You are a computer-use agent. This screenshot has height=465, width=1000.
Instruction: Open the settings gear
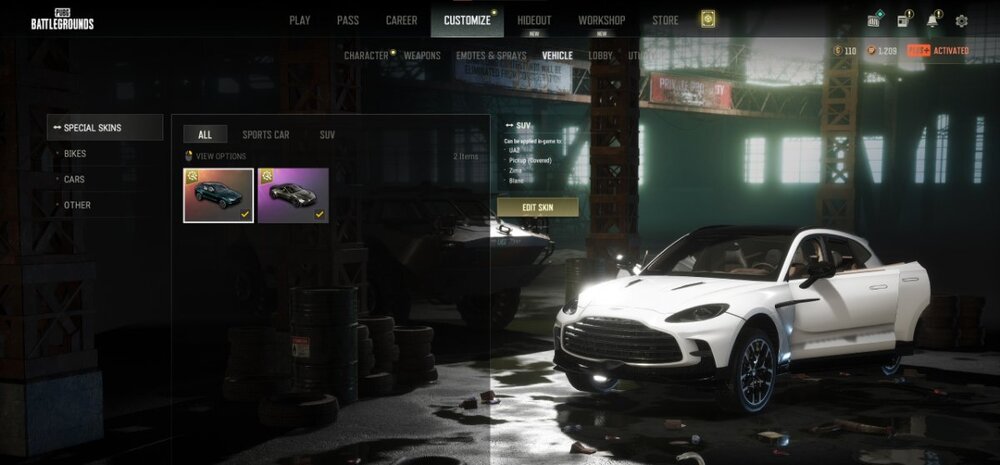pyautogui.click(x=961, y=20)
